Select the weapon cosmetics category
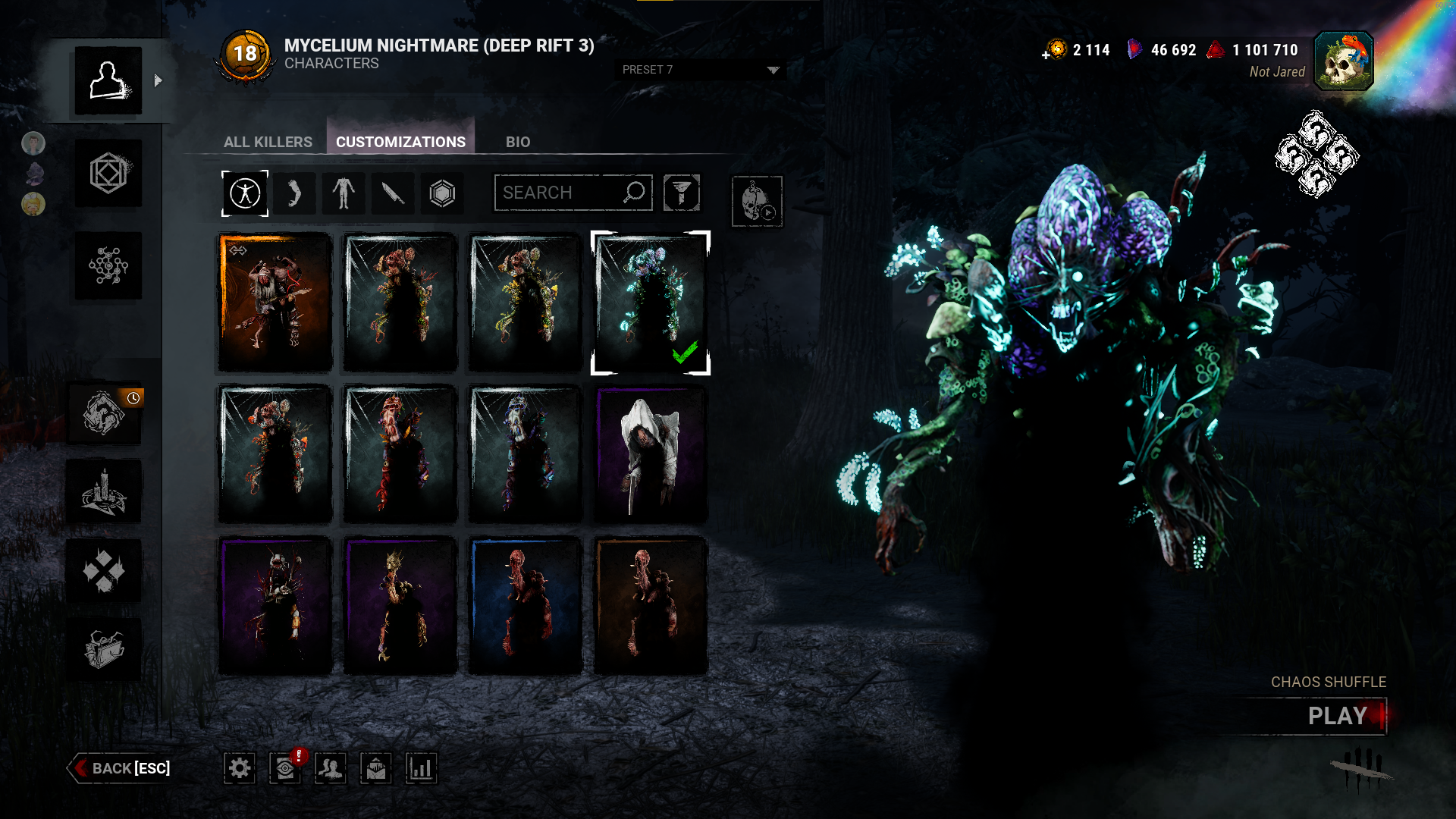The image size is (1456, 819). [x=393, y=193]
